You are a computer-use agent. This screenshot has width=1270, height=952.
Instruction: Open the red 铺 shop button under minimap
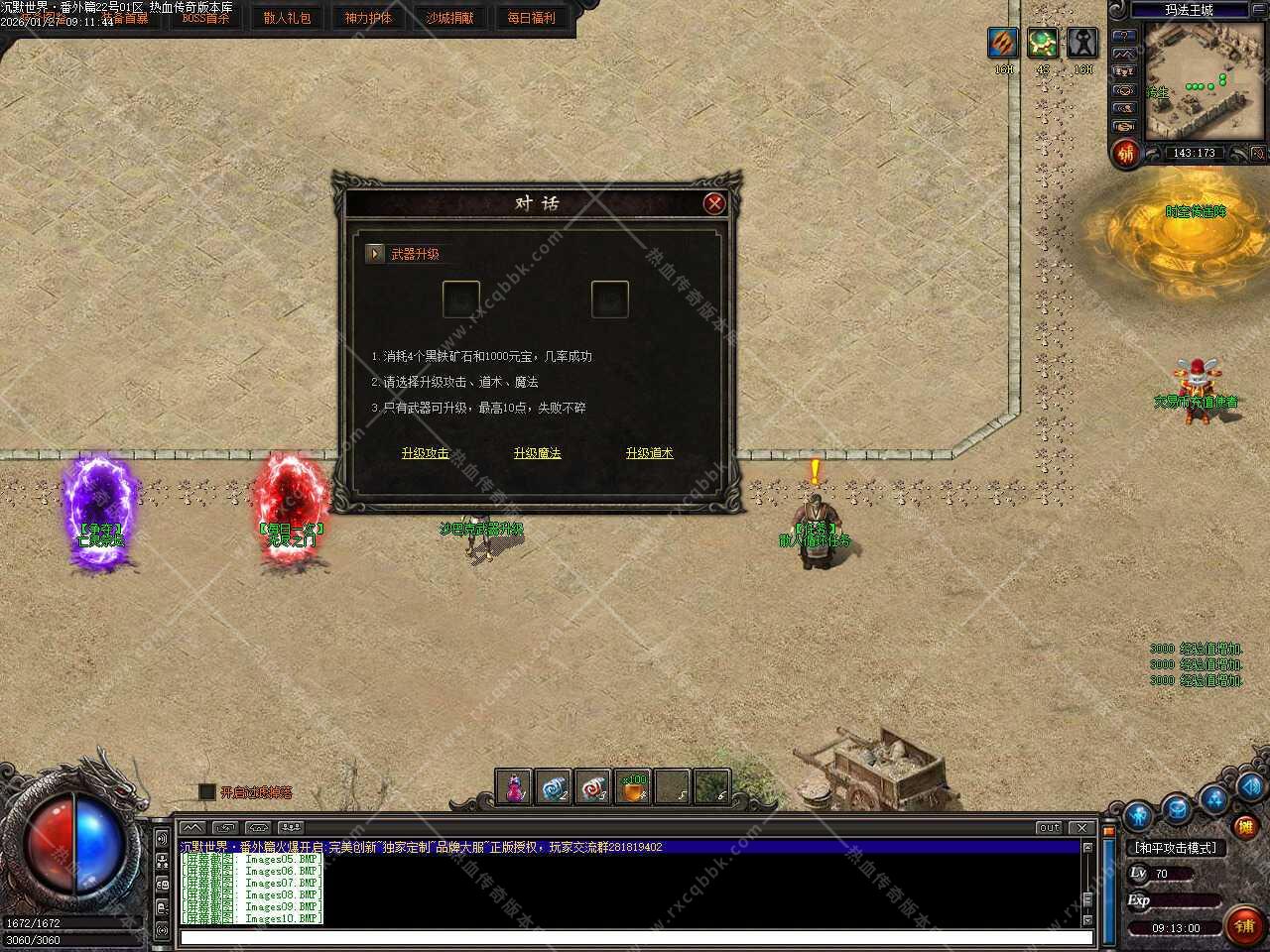coord(1126,154)
